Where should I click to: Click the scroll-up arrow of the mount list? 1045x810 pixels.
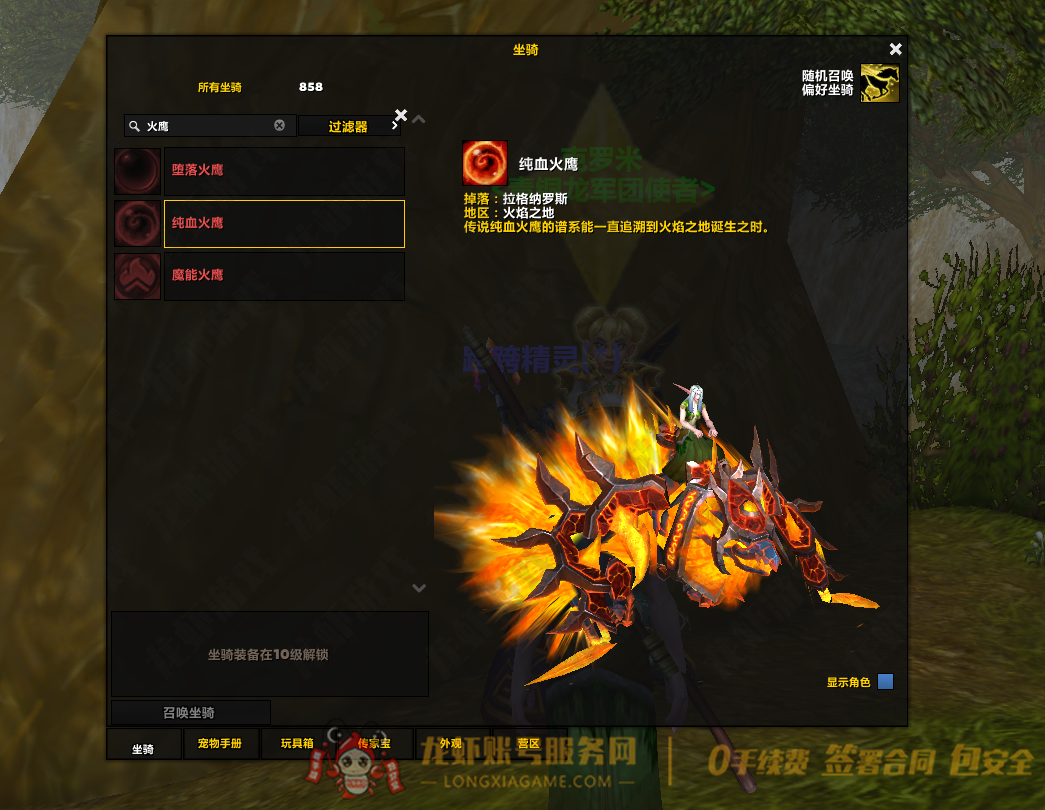pos(419,120)
